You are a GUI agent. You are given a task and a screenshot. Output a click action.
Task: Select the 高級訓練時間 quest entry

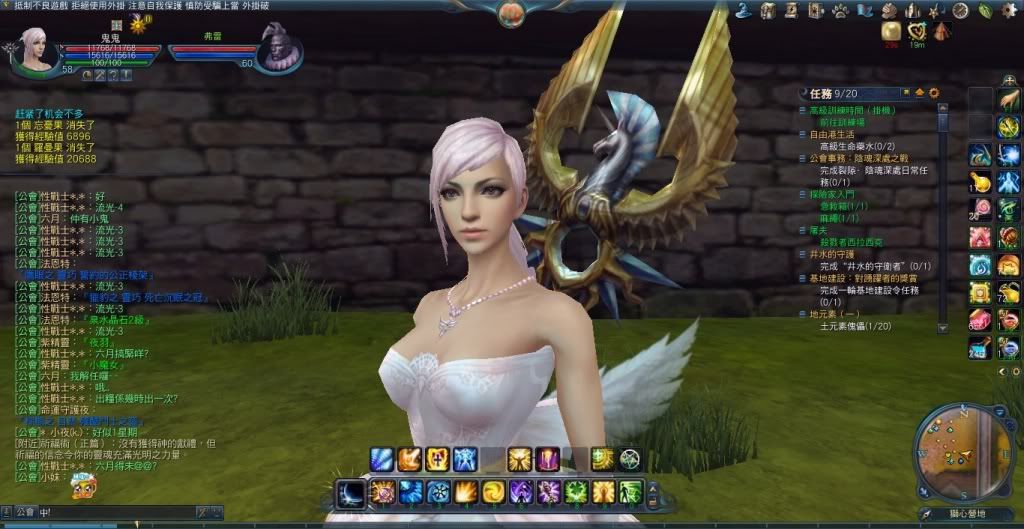(846, 108)
